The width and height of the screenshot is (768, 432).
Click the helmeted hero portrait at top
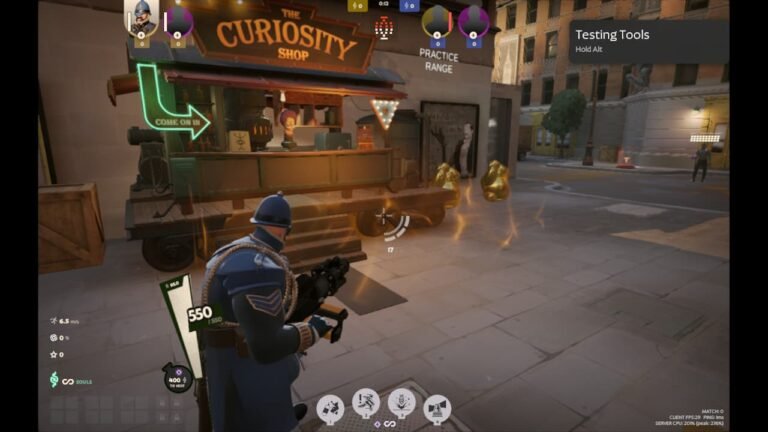coord(141,18)
